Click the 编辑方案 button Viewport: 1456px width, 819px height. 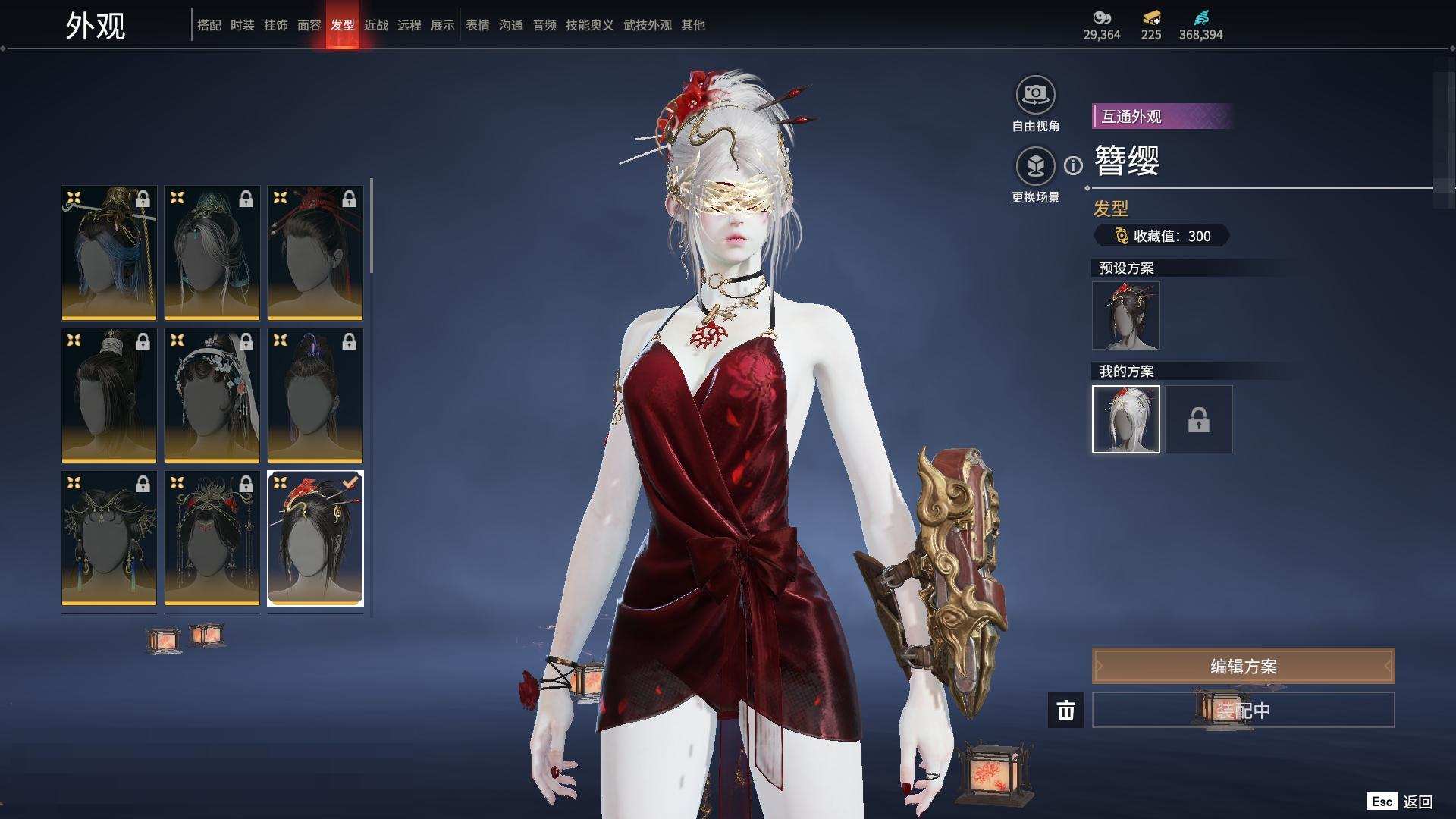(x=1243, y=666)
